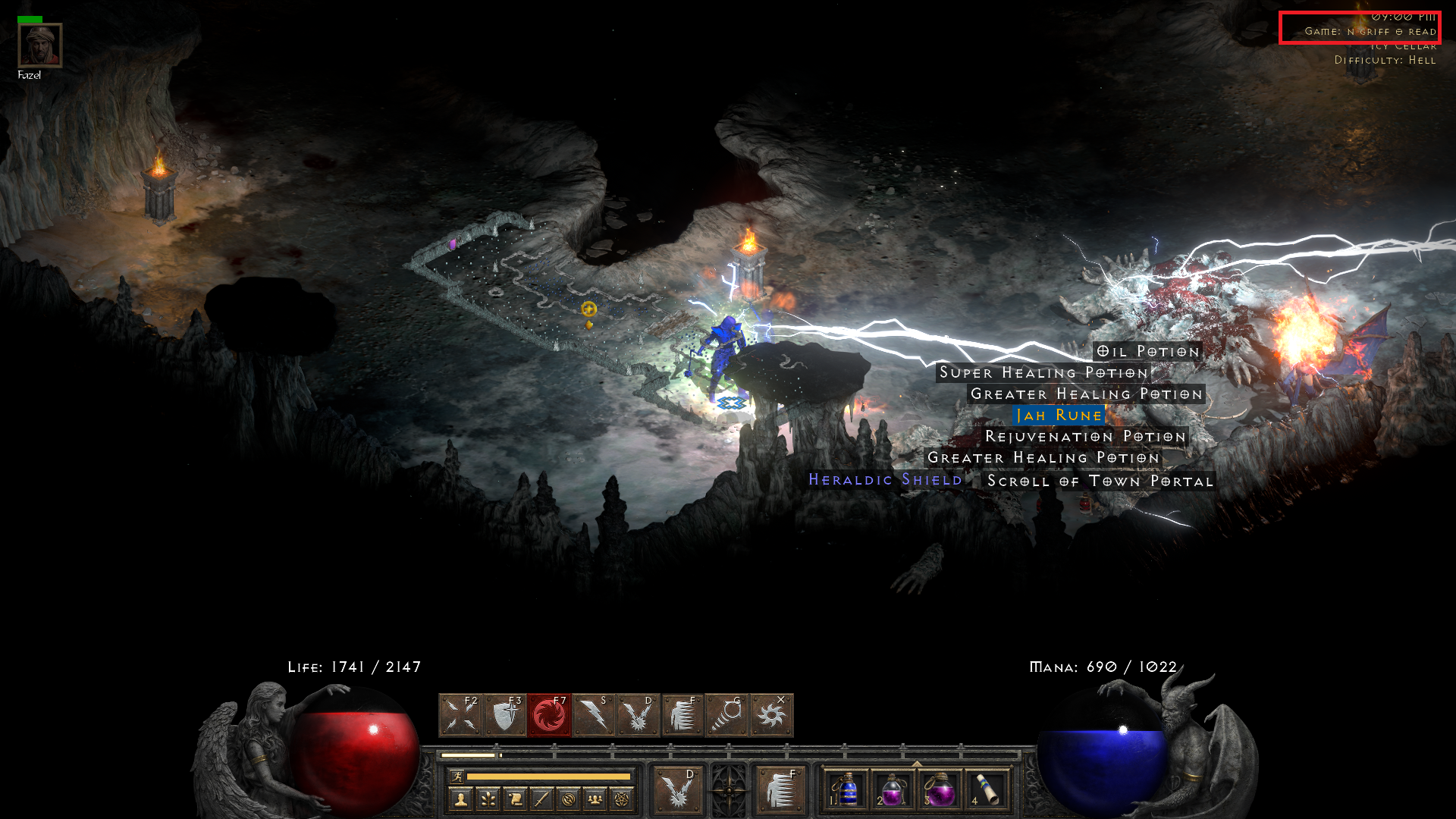Click the highlighted red skill on F7
This screenshot has height=819, width=1456.
pyautogui.click(x=550, y=716)
